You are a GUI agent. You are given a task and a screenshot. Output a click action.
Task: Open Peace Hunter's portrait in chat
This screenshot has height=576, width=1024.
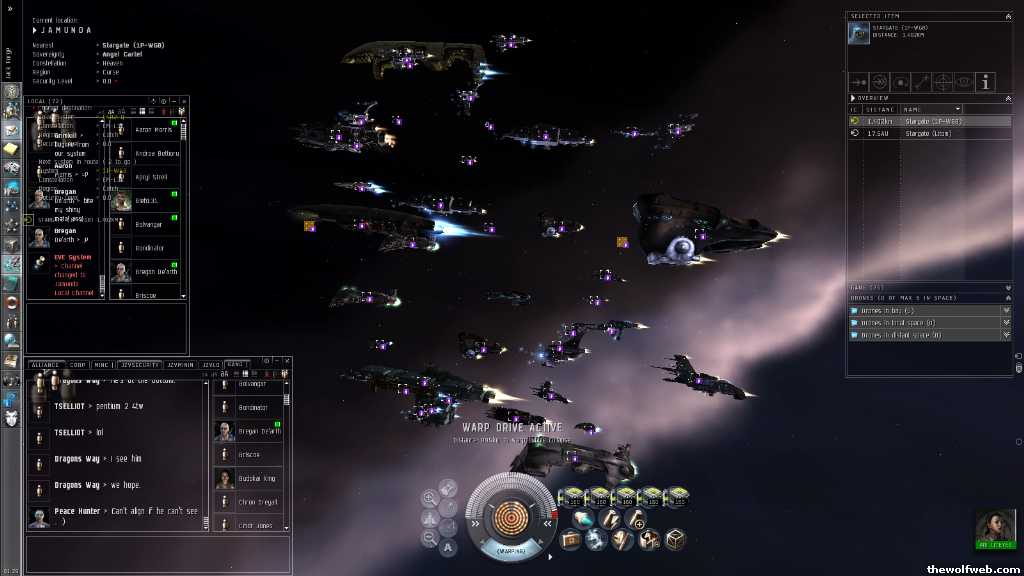[39, 517]
